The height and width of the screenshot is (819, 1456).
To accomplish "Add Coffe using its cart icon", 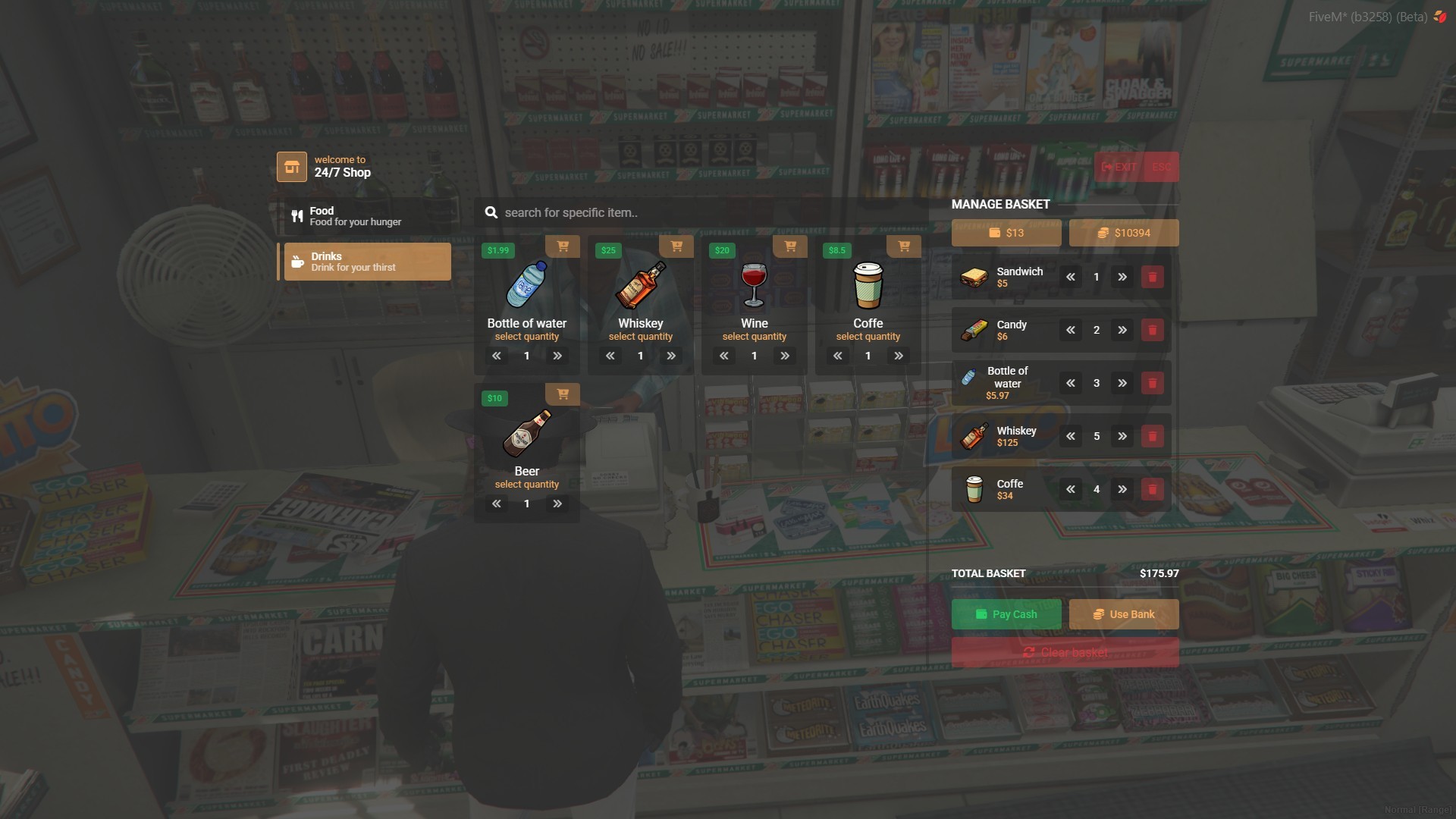I will point(904,246).
